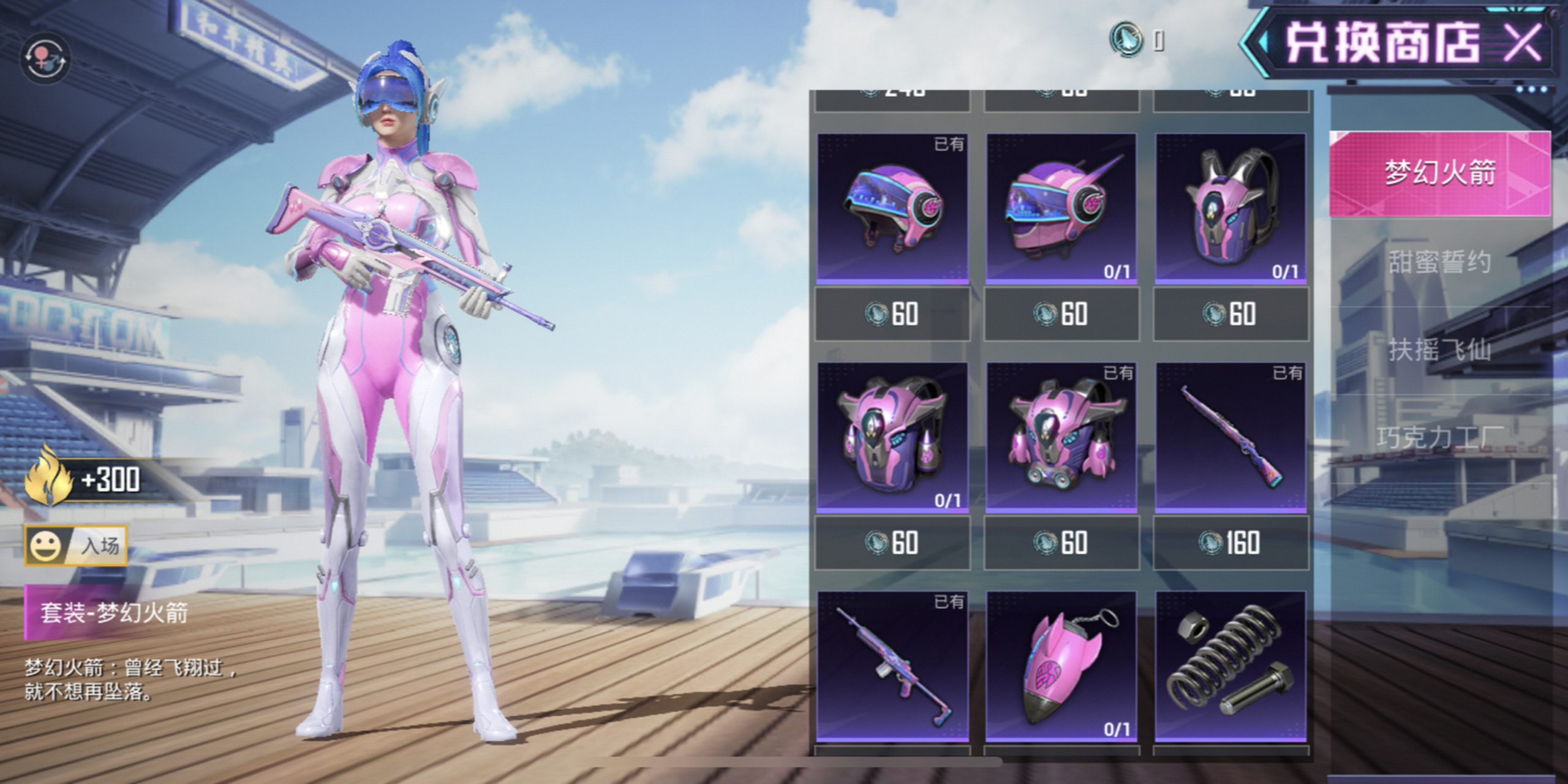
Task: Choose the 巧克力工厂 category tab
Action: click(1439, 437)
